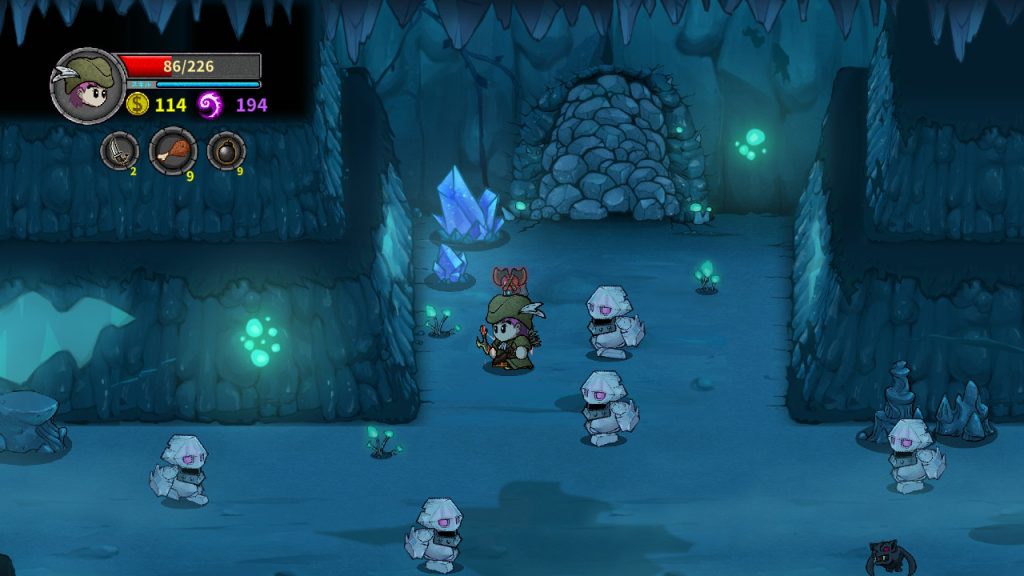The height and width of the screenshot is (576, 1024).
Task: Select the black bomb item slot
Action: 225,151
